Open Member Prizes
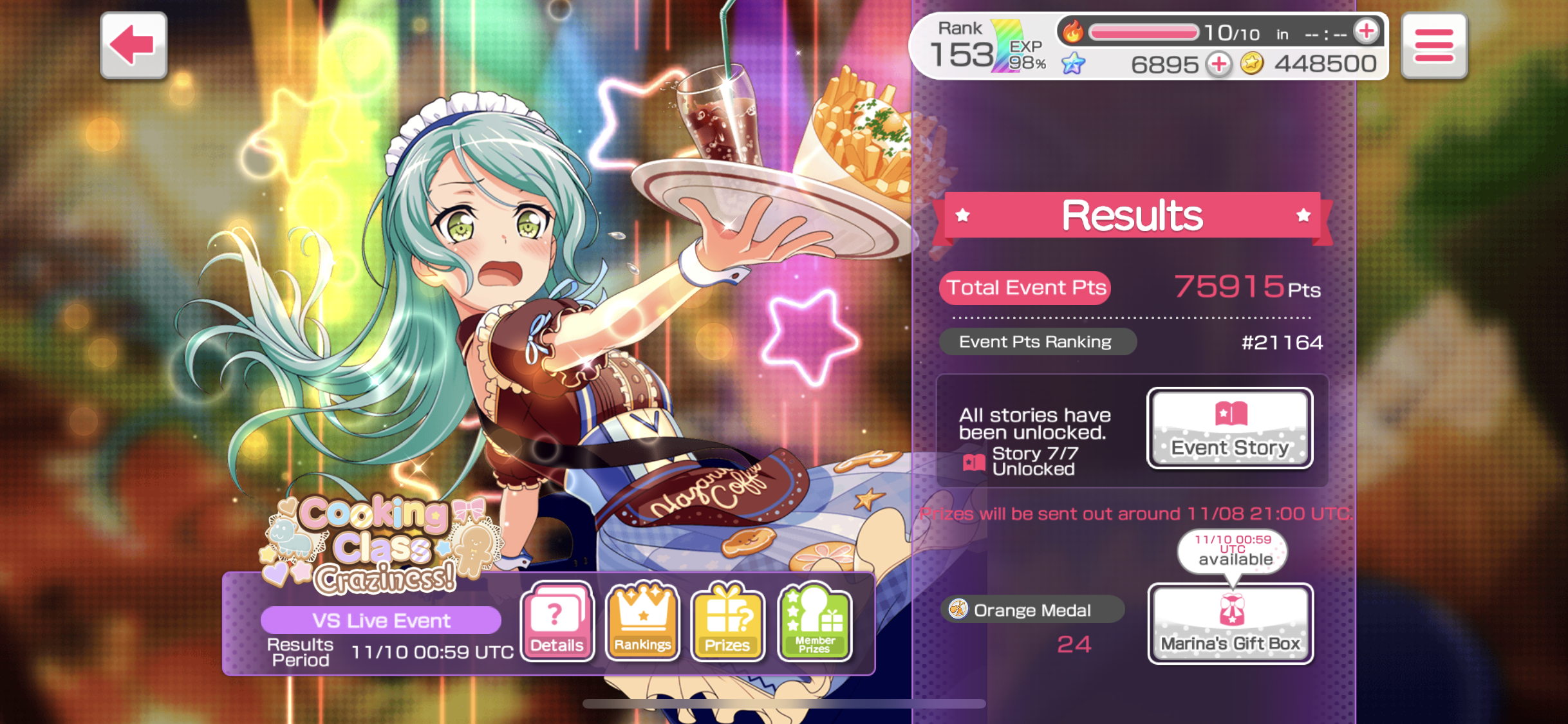 click(814, 622)
